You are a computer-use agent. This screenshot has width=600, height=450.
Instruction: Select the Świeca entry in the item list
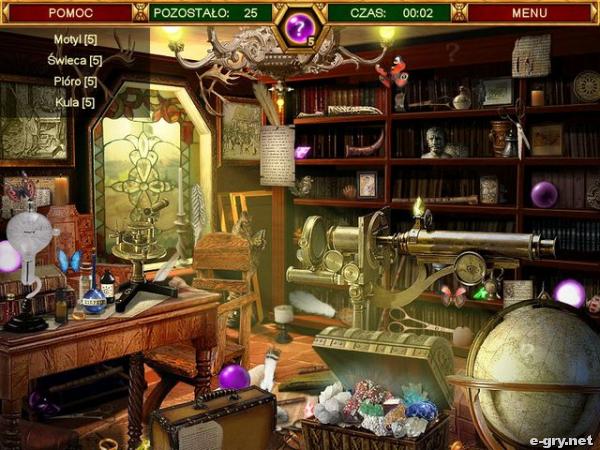click(75, 60)
